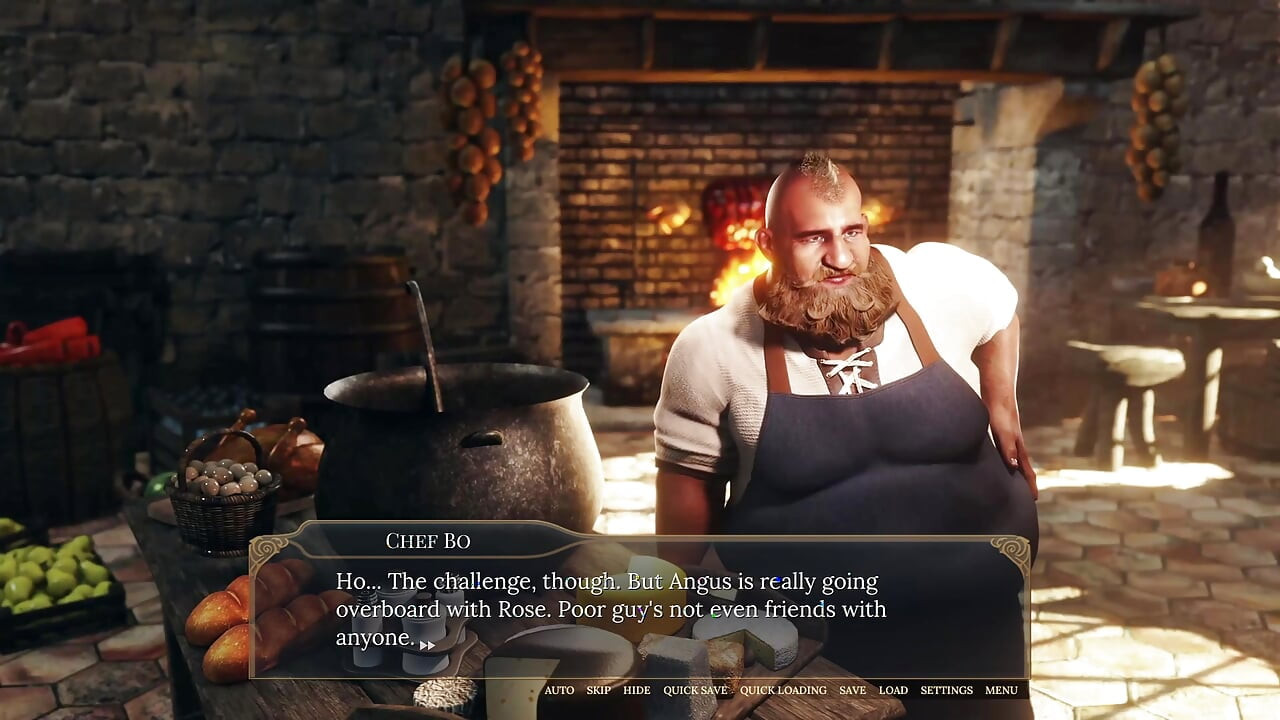Hide the dialogue box

pyautogui.click(x=636, y=690)
